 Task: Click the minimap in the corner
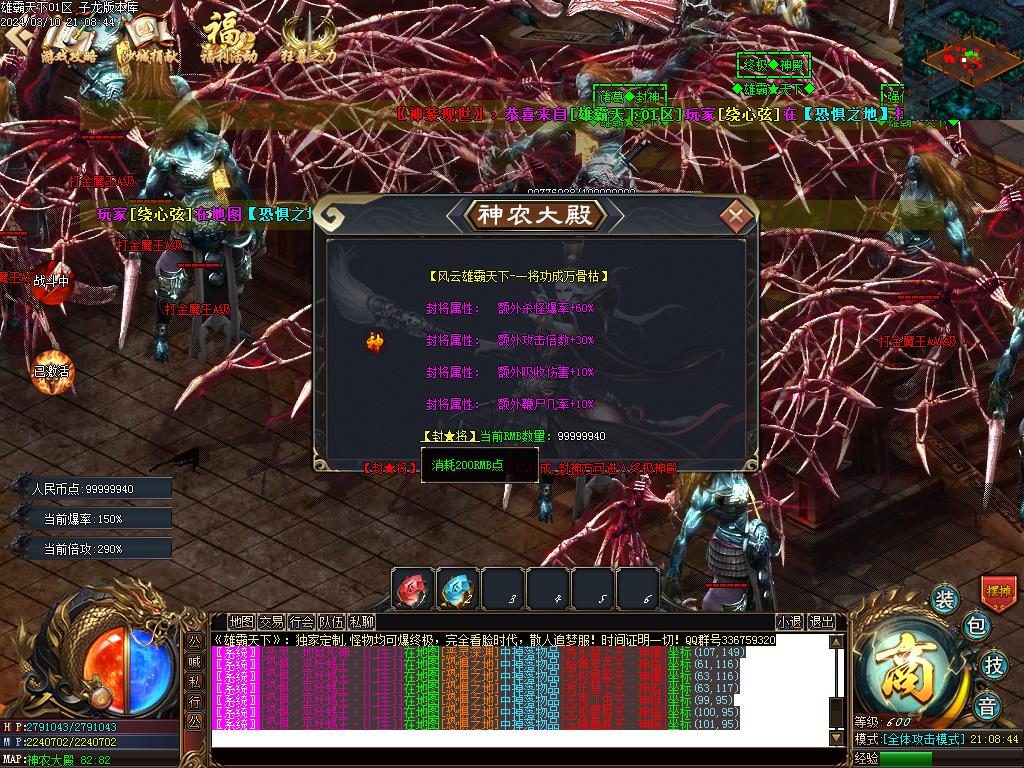[x=962, y=58]
